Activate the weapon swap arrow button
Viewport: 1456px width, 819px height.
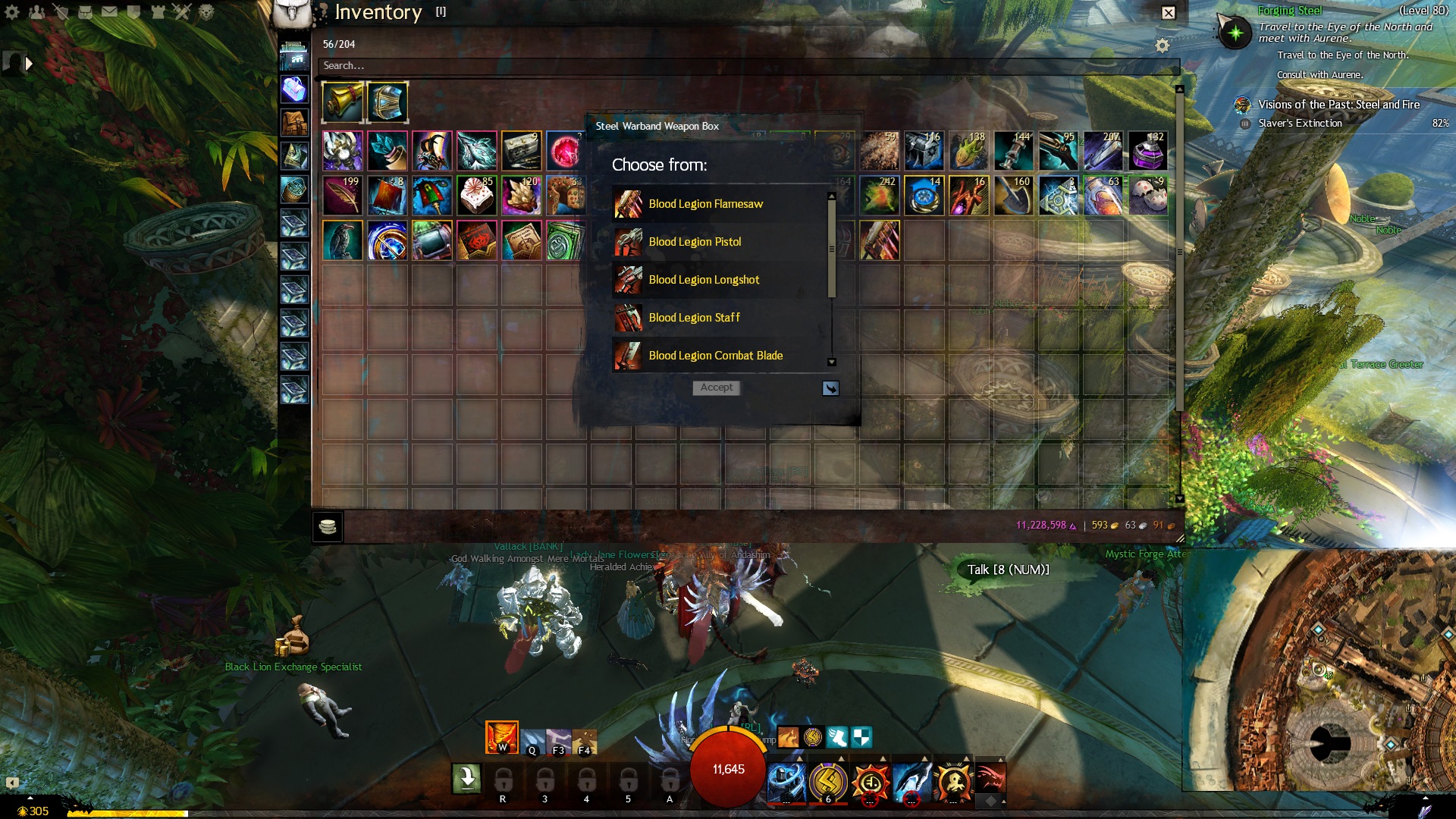[466, 778]
